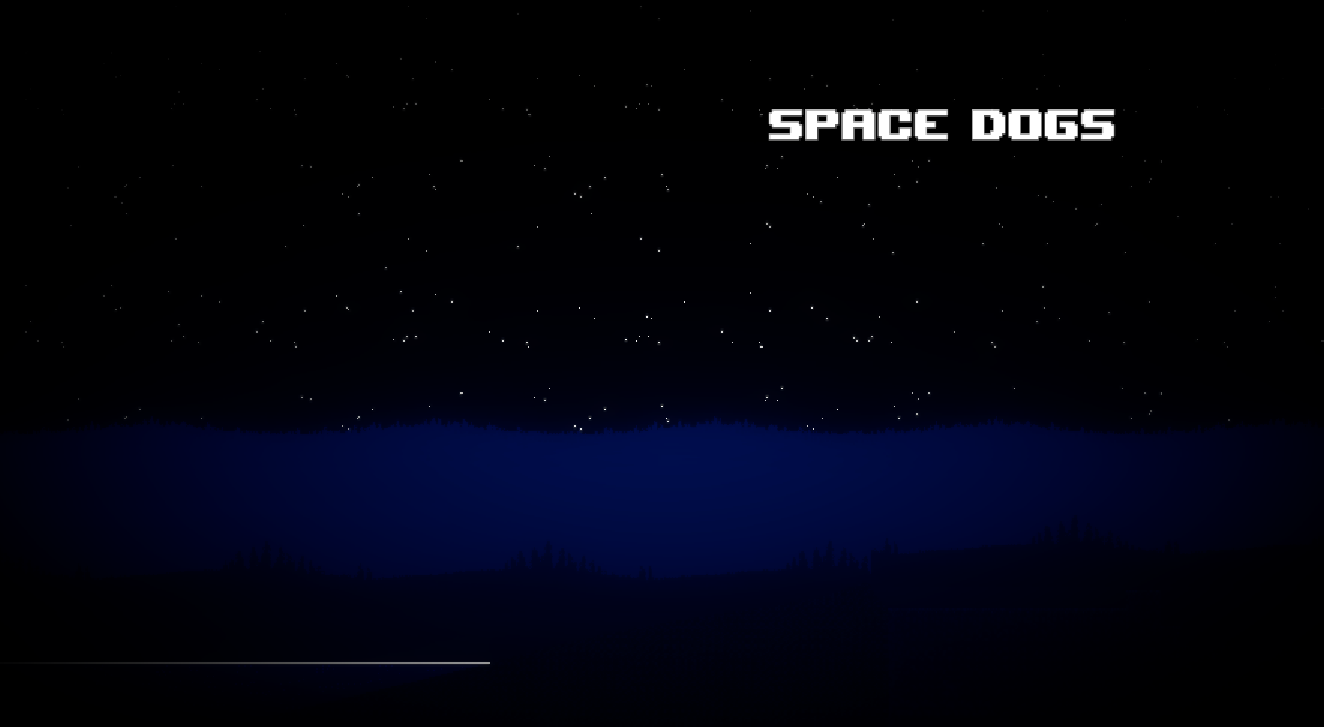Screen dimensions: 1324x727
Task: Click the word SPACE in the logo
Action: [860, 124]
